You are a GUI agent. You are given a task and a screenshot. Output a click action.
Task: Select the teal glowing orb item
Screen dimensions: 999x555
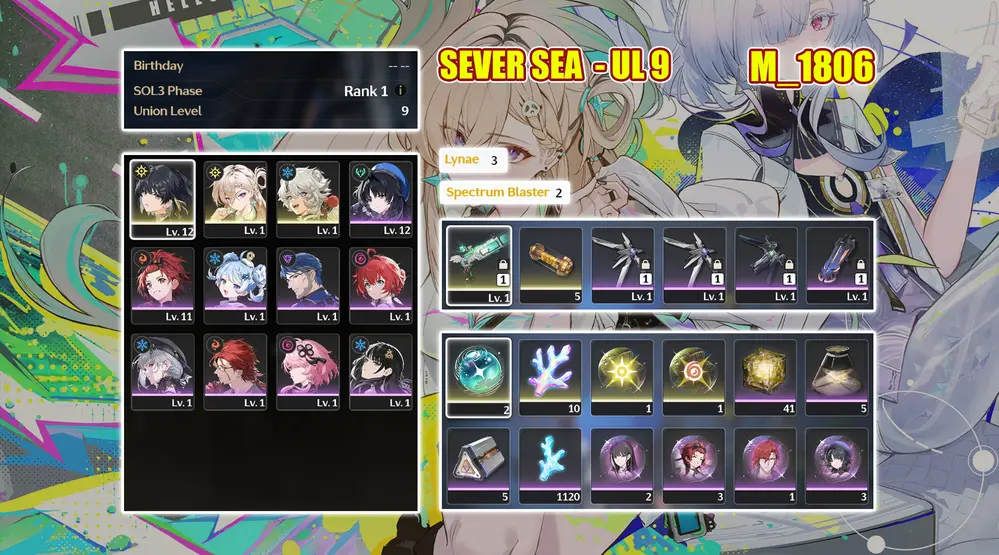pos(479,375)
